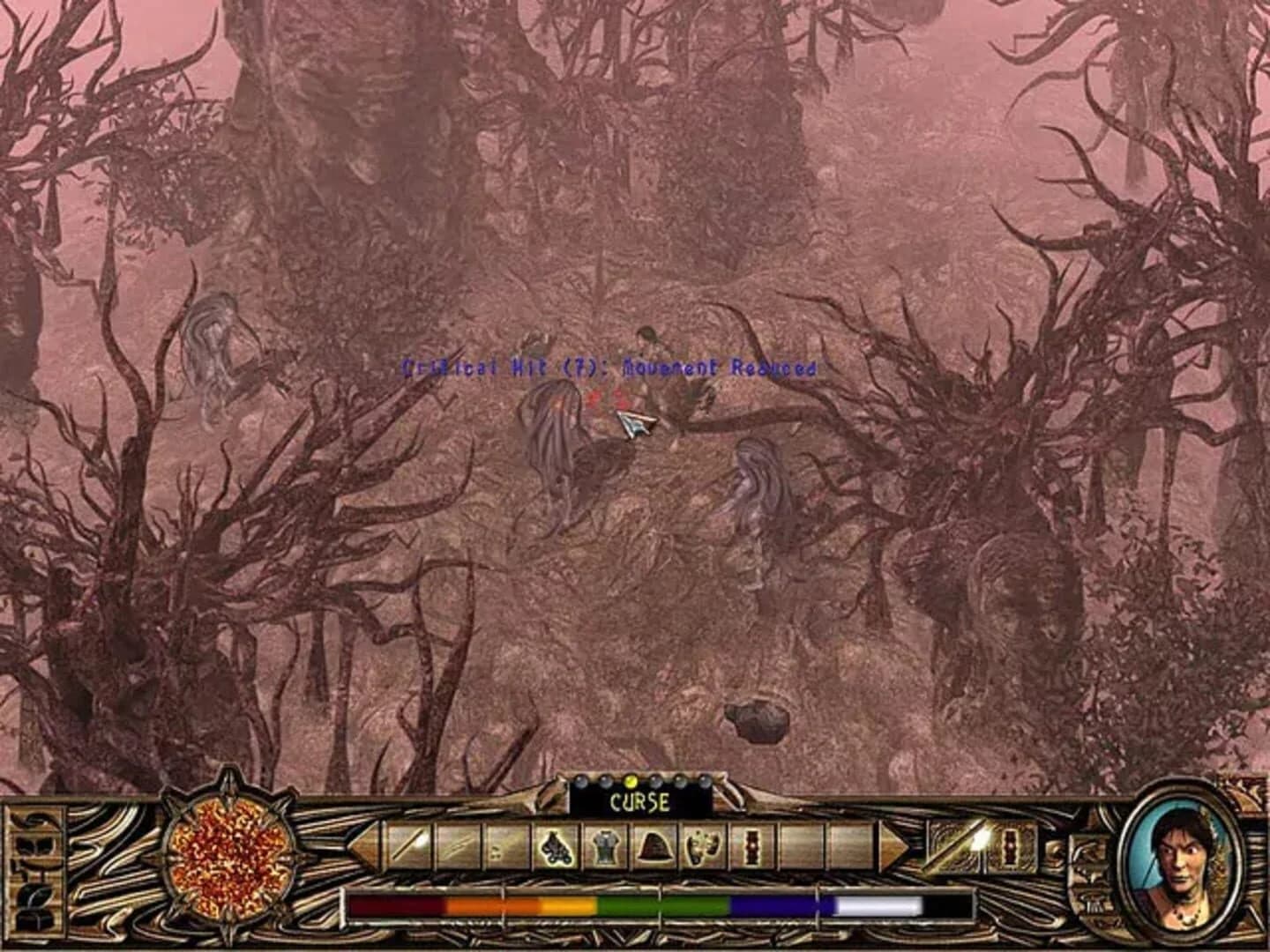Click the spider-like trinket icon
Screen dimensions: 1270x952
[x=556, y=849]
